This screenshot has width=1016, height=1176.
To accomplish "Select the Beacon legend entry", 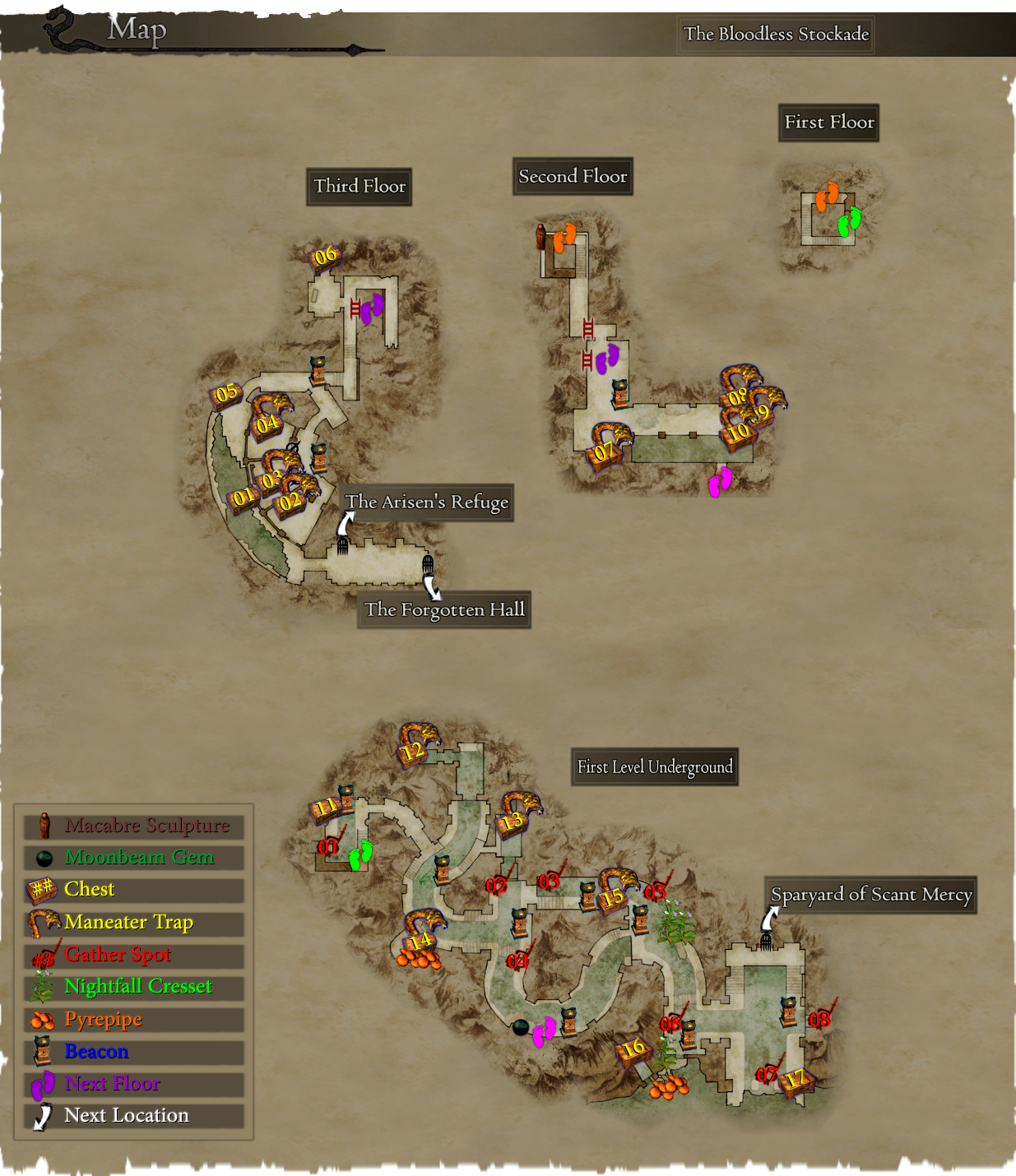I will tap(134, 1052).
